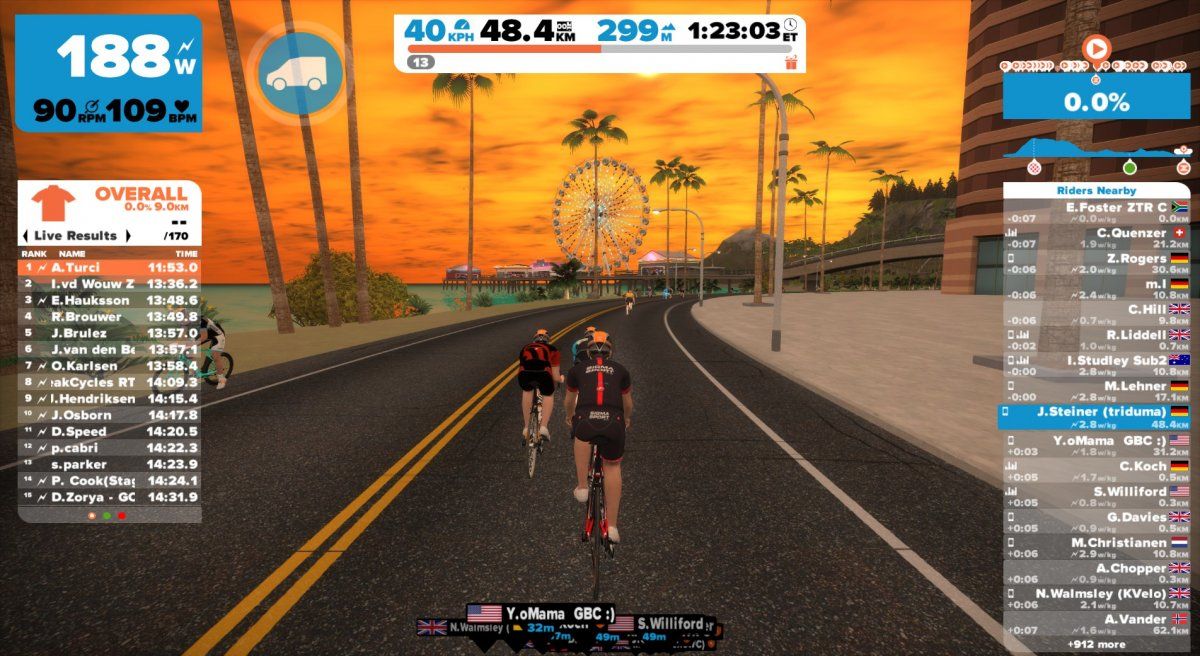Select D.Zorya's leaderboard entry
The image size is (1200, 656).
click(x=109, y=497)
